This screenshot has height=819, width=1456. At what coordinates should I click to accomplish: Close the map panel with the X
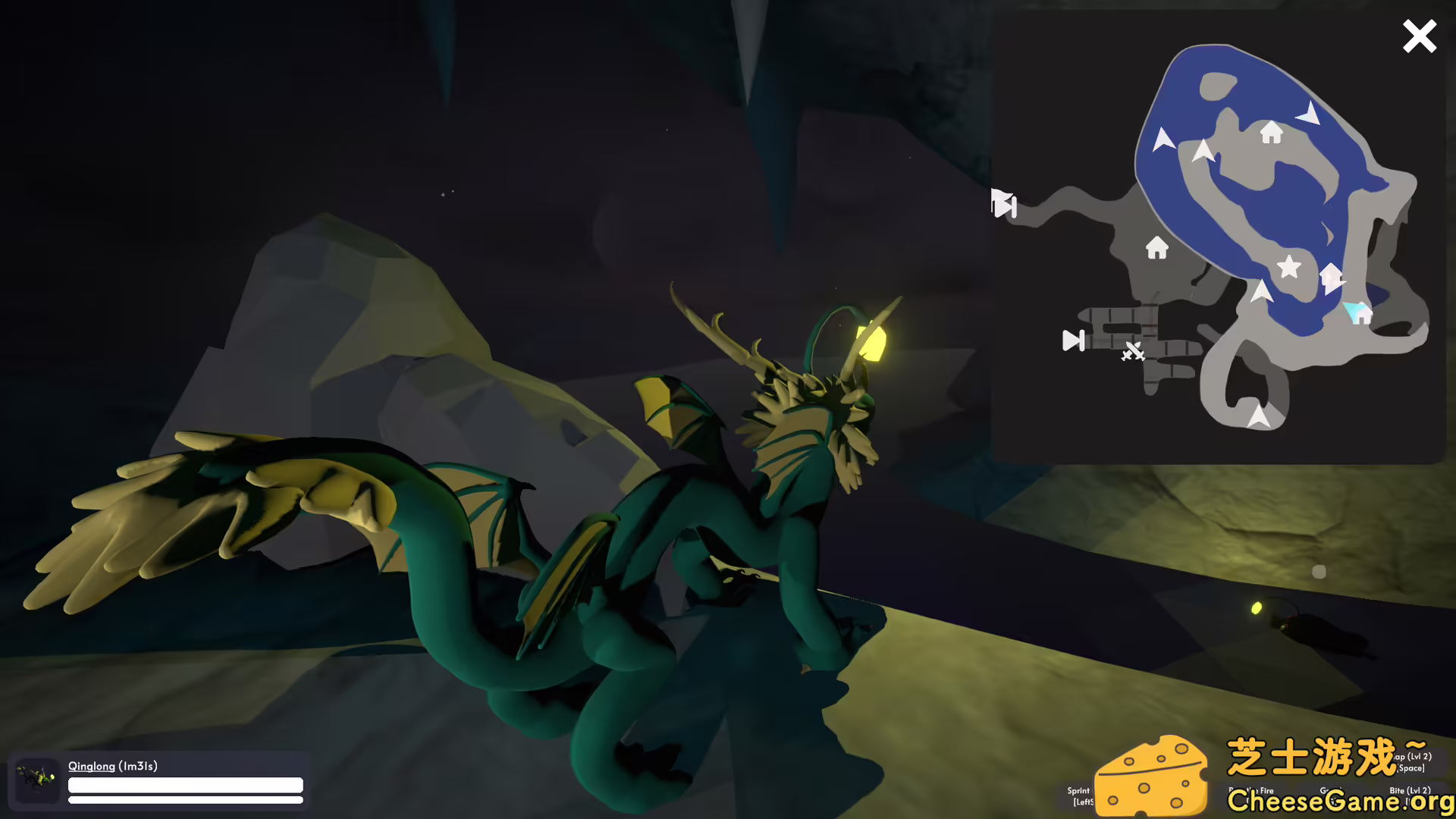click(1420, 36)
